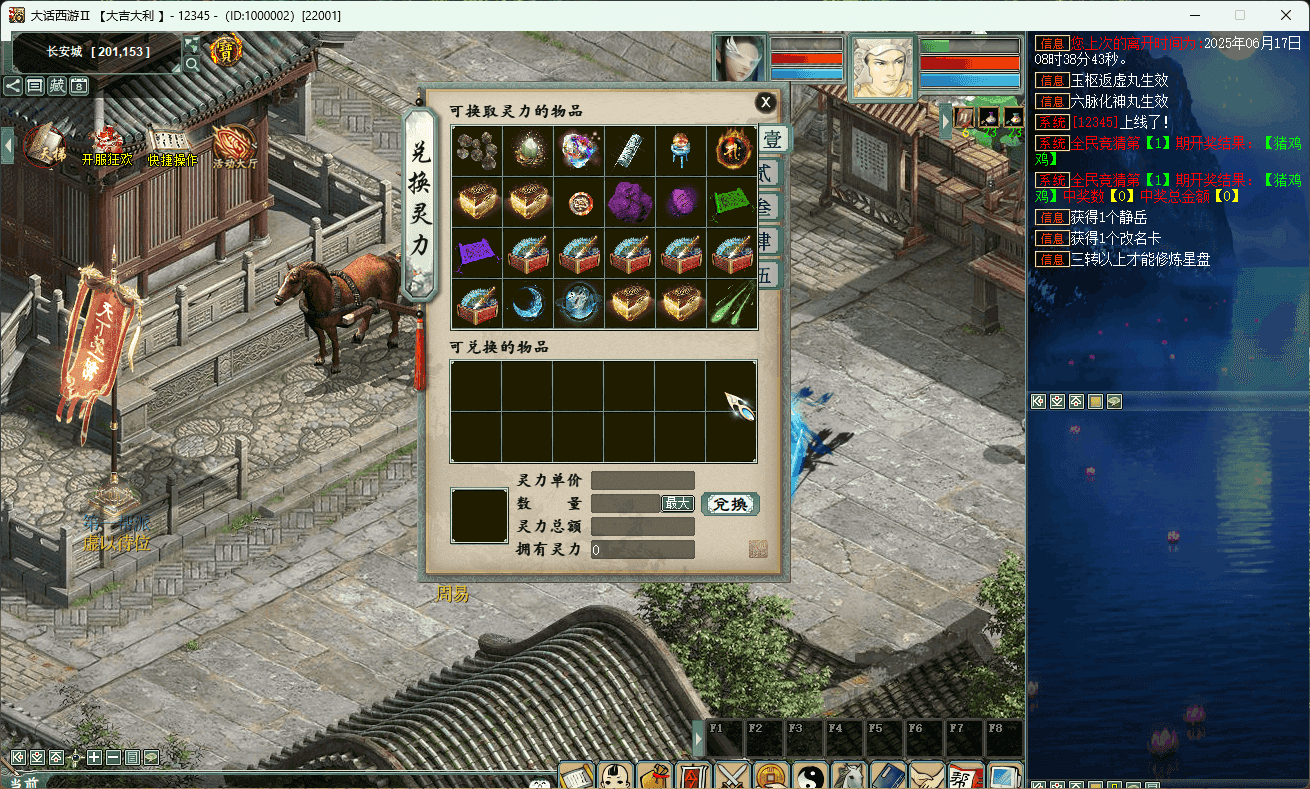This screenshot has height=789, width=1310.
Task: Select the purple scroll item slot
Action: point(477,253)
